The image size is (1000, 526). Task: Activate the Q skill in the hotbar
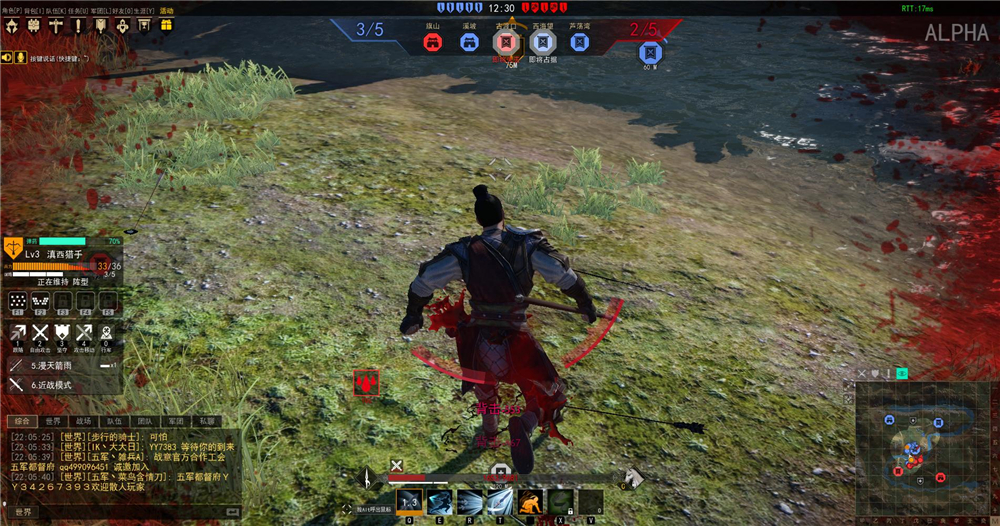(410, 501)
